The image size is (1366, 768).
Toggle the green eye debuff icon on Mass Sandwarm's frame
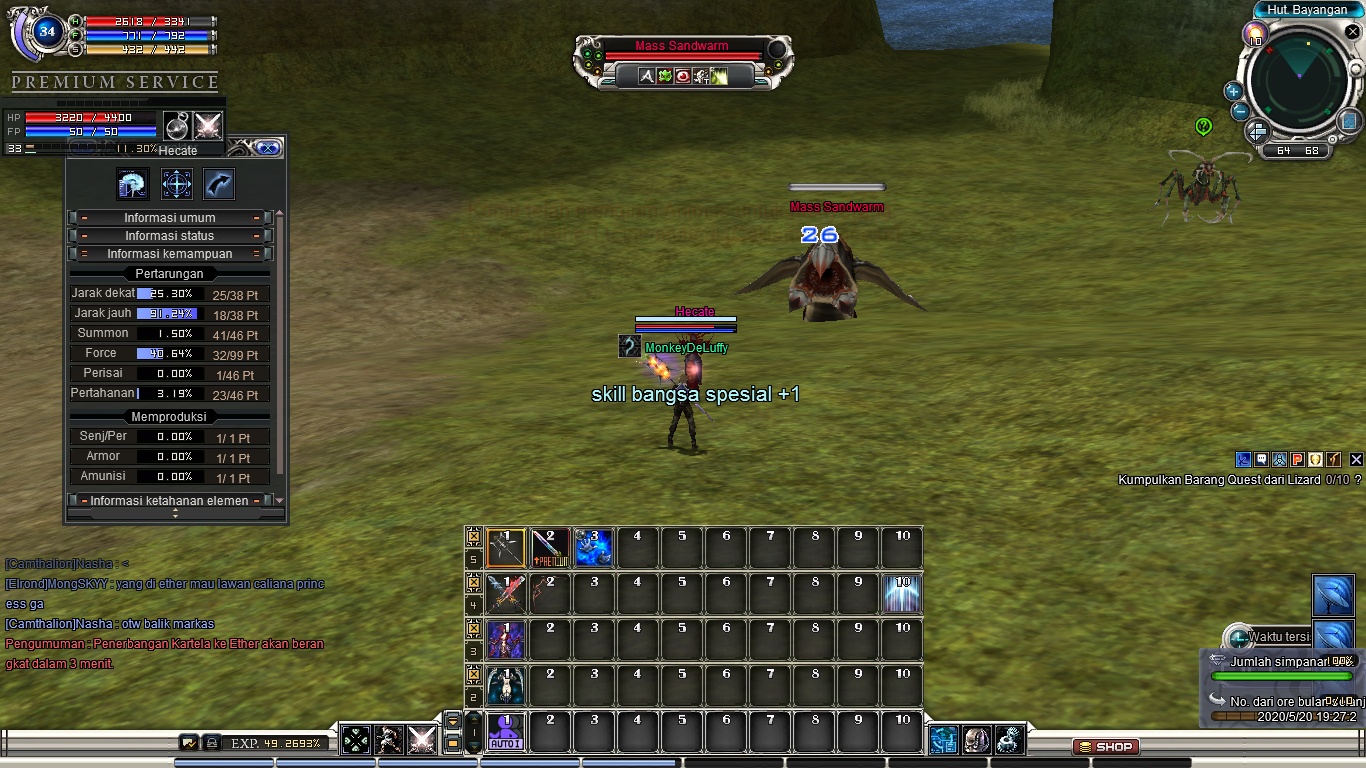tap(664, 76)
